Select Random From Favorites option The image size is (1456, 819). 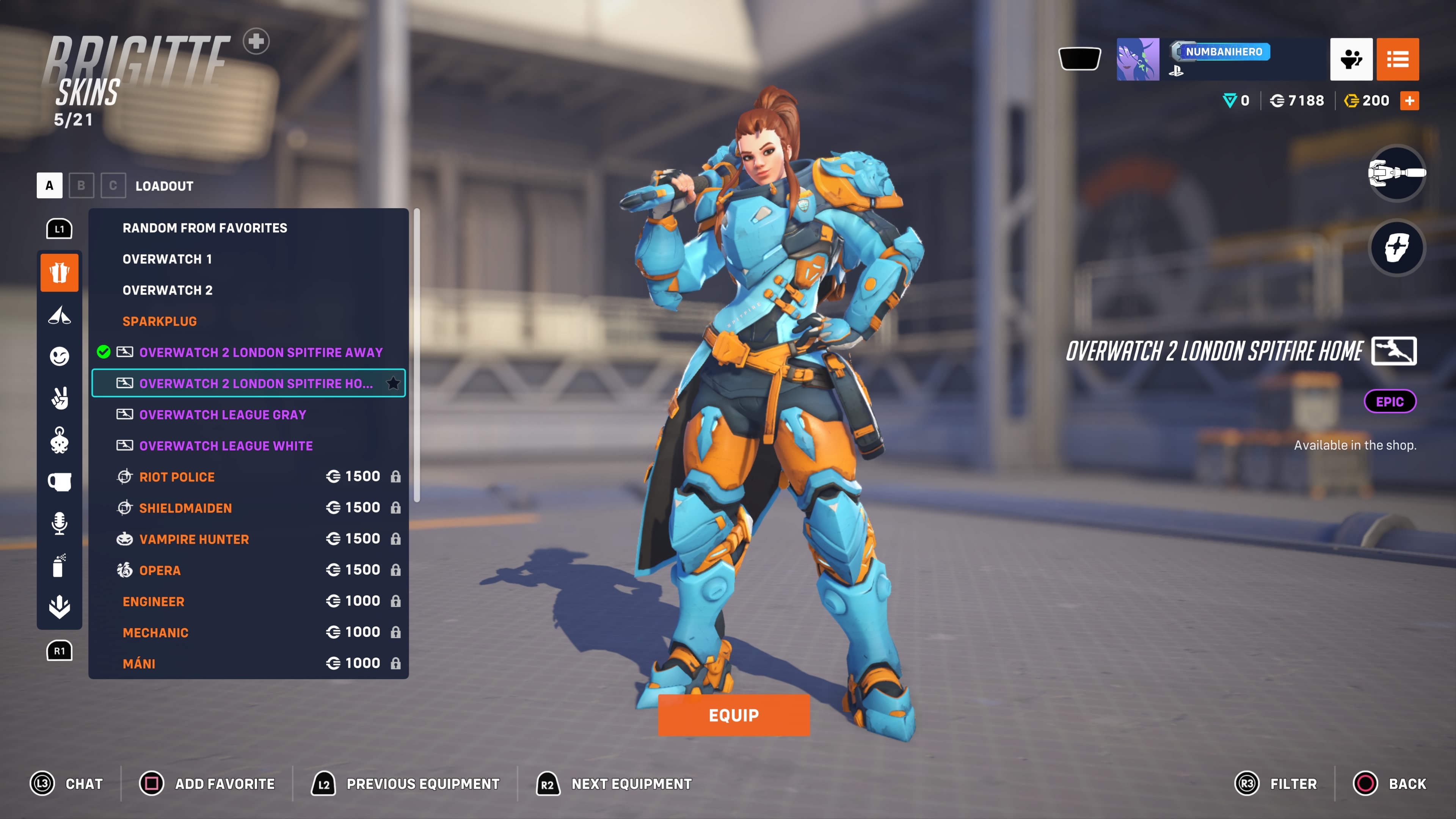pyautogui.click(x=205, y=228)
